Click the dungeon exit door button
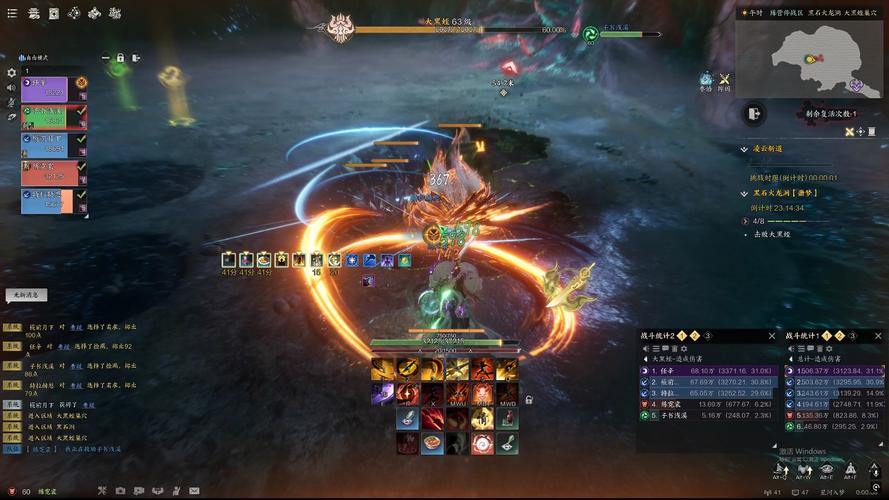The image size is (889, 500). (x=752, y=114)
